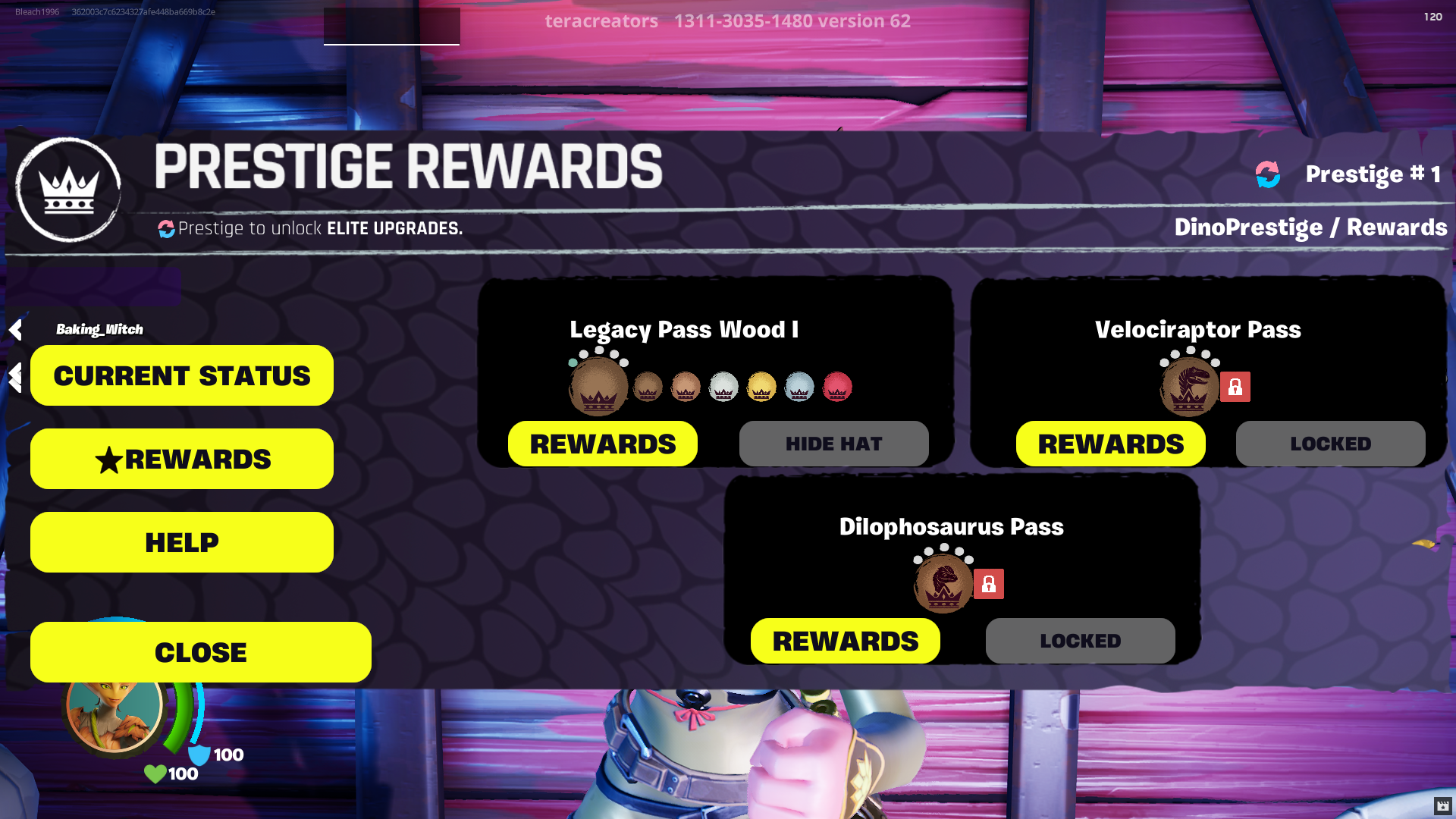Open the Help menu item

click(x=181, y=541)
